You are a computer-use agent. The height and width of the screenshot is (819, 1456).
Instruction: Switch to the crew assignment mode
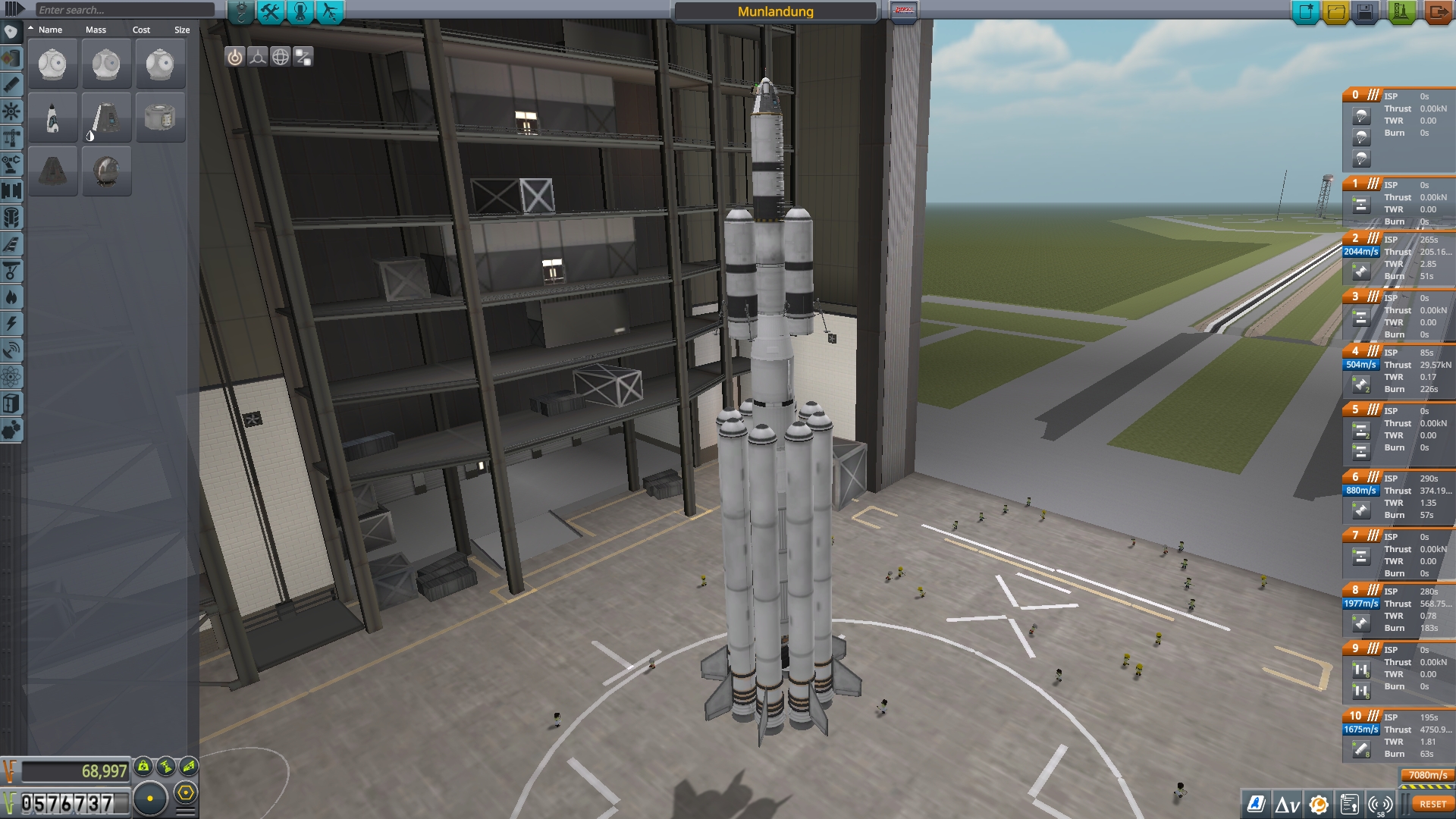tap(300, 11)
